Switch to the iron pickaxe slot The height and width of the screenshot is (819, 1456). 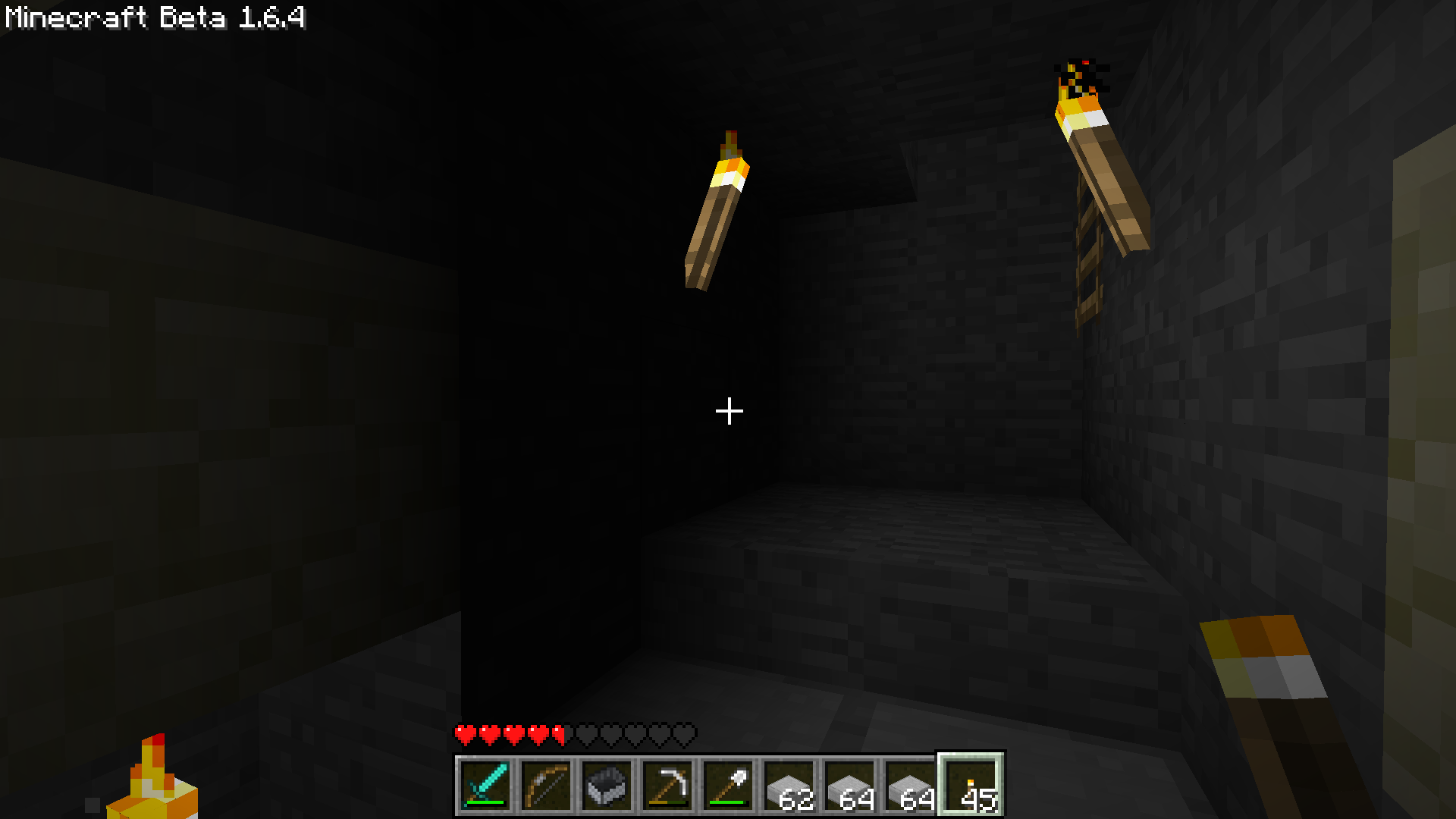click(667, 785)
